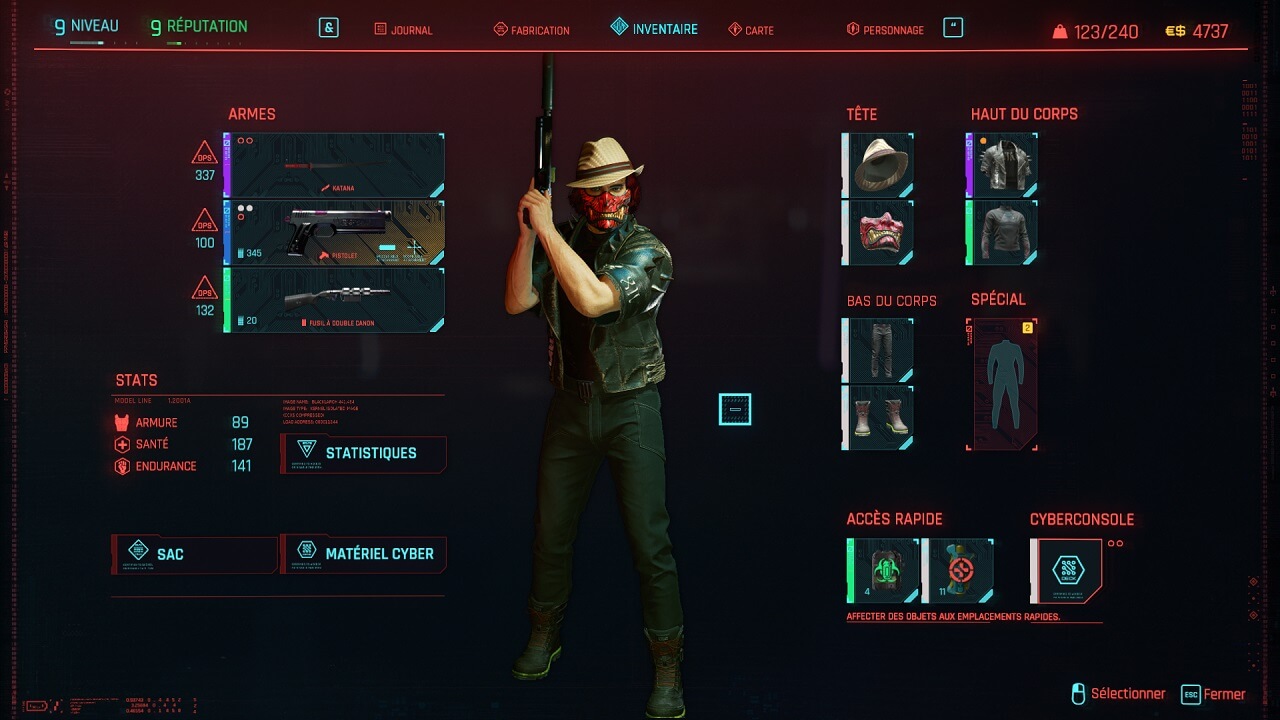Open the Journal tab
The height and width of the screenshot is (720, 1280).
point(404,30)
